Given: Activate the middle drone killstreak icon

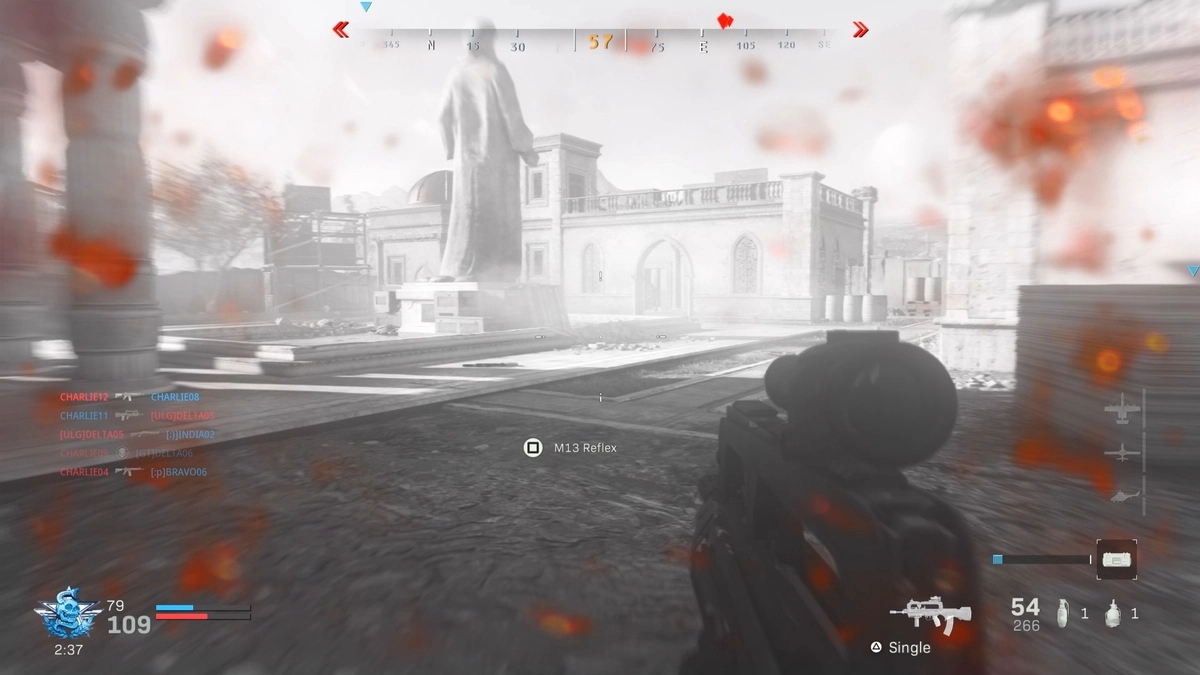Looking at the screenshot, I should coord(1122,453).
